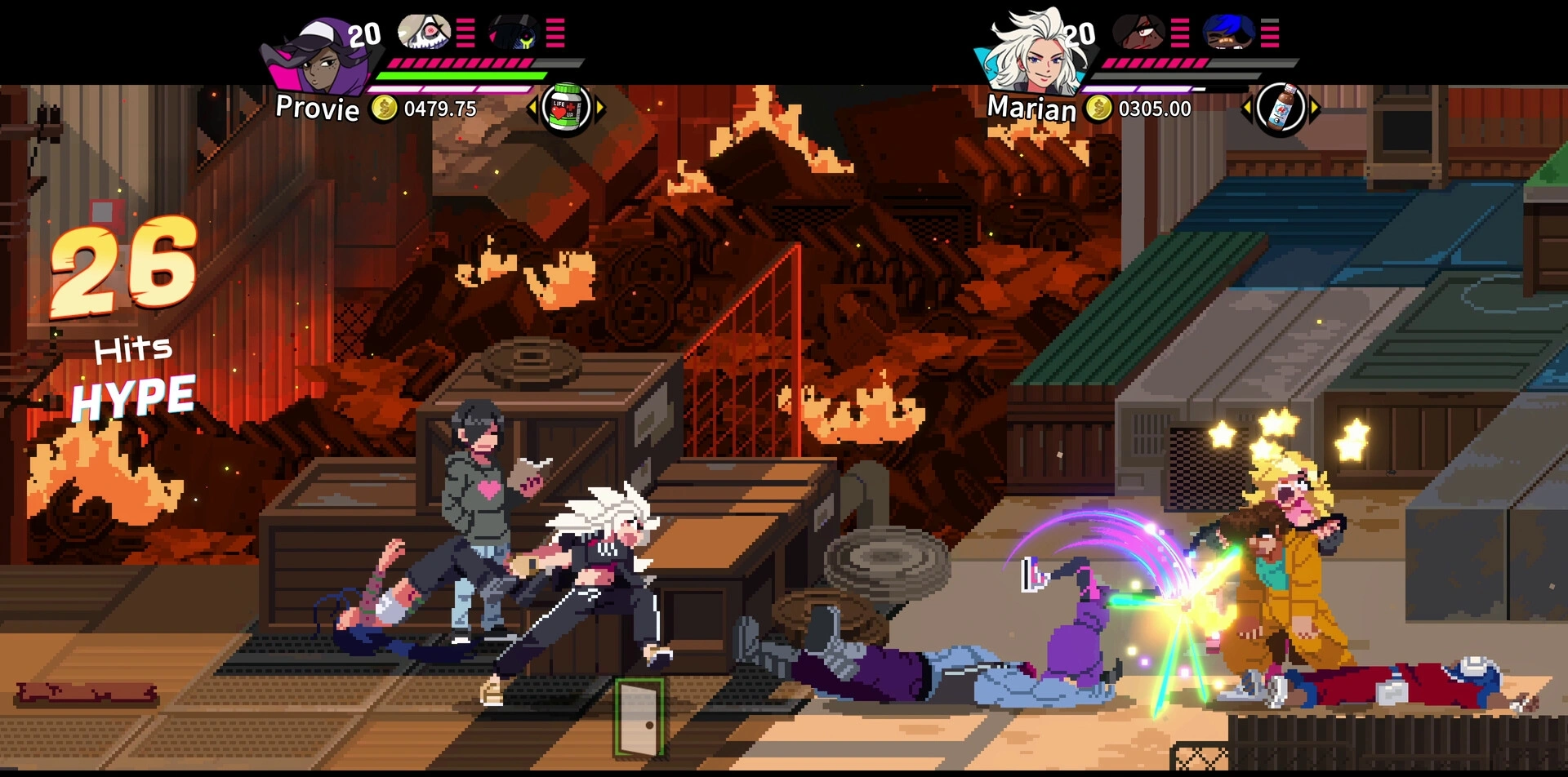Image resolution: width=1568 pixels, height=777 pixels.
Task: Summon Marian's blue-haired recruit
Action: [1228, 33]
